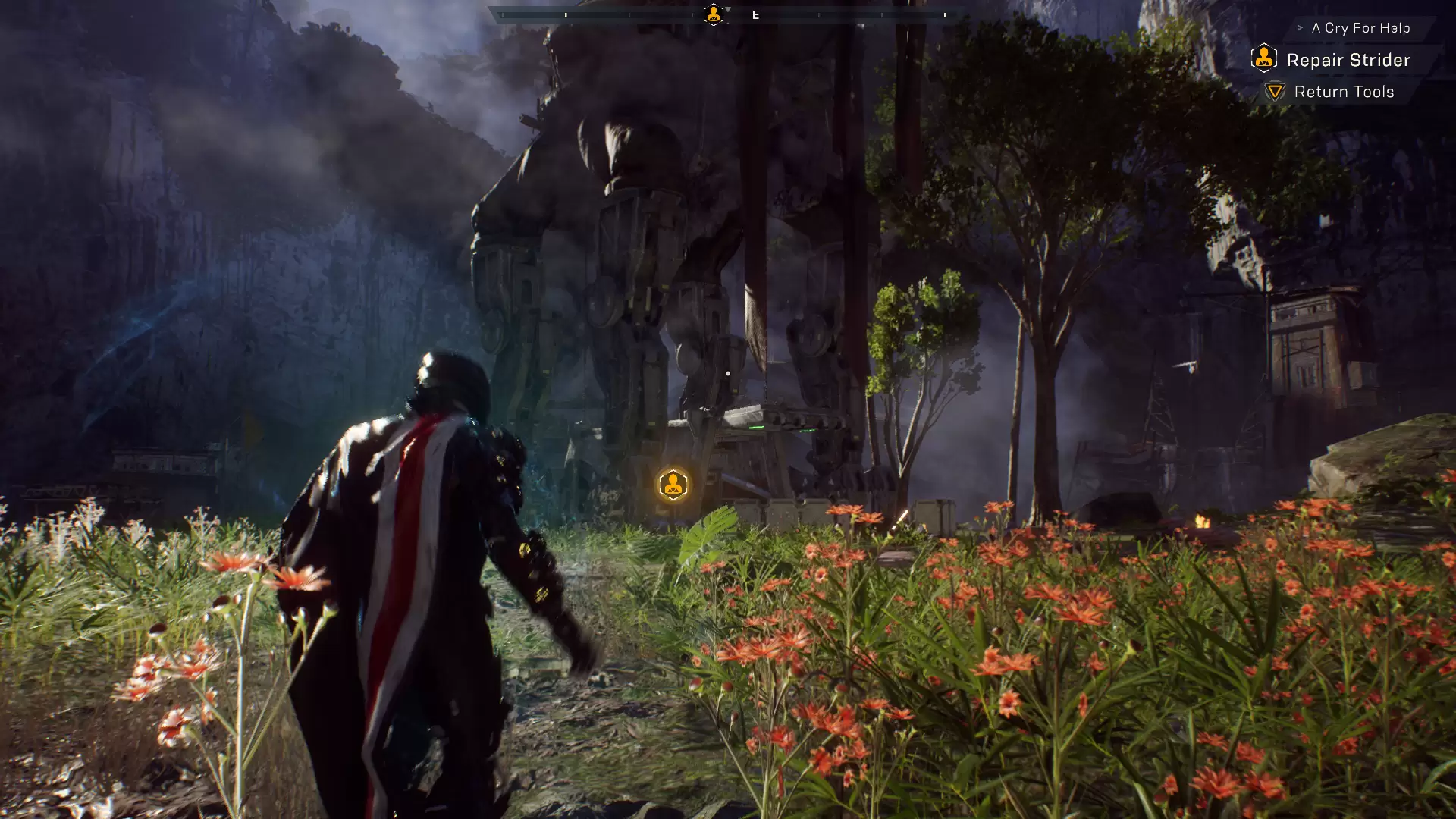
Task: Click the objective marker on the compass bar
Action: pos(713,14)
